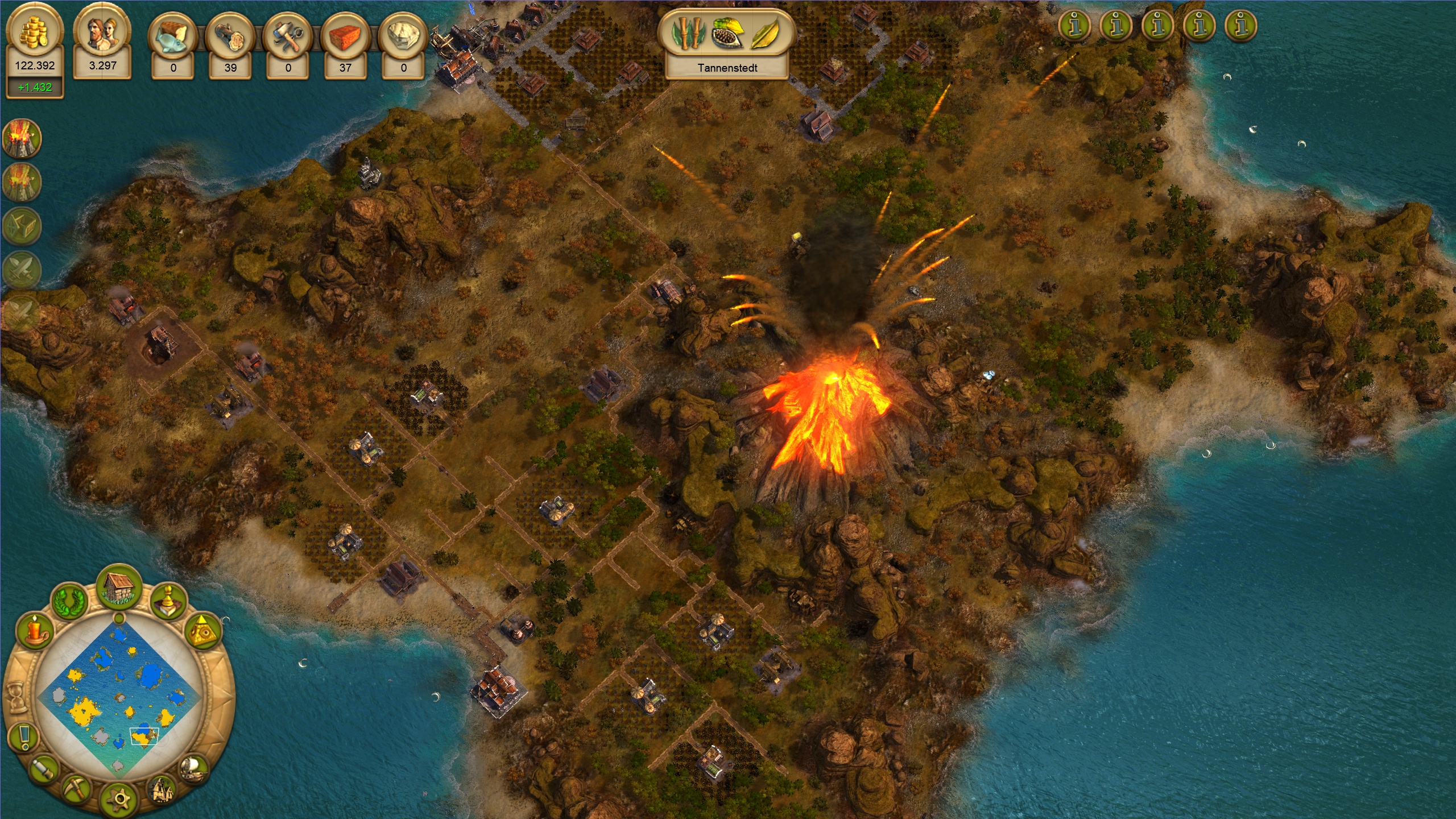
Task: Open the laurel wreath menu
Action: click(x=70, y=602)
